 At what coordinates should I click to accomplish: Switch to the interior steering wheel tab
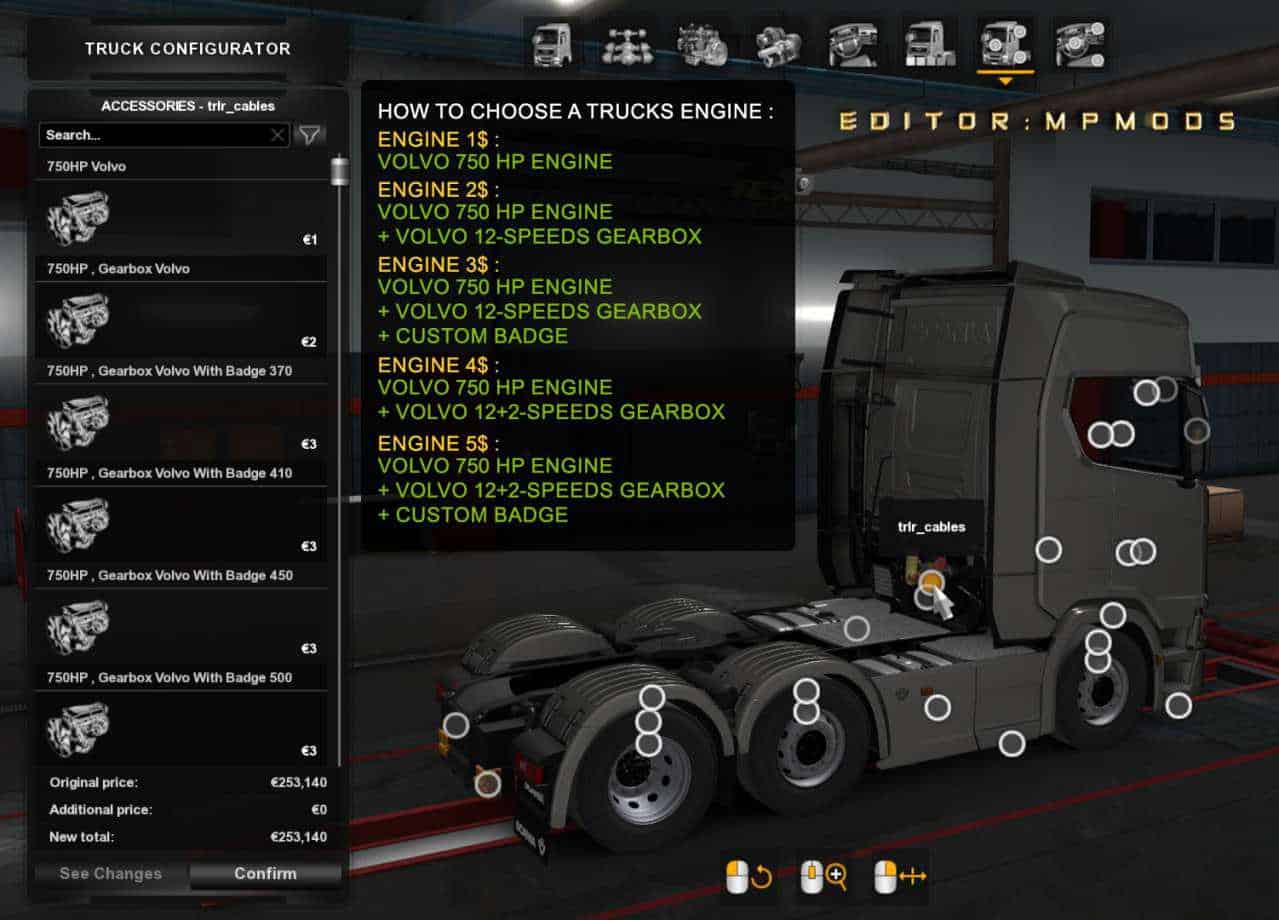(x=852, y=45)
